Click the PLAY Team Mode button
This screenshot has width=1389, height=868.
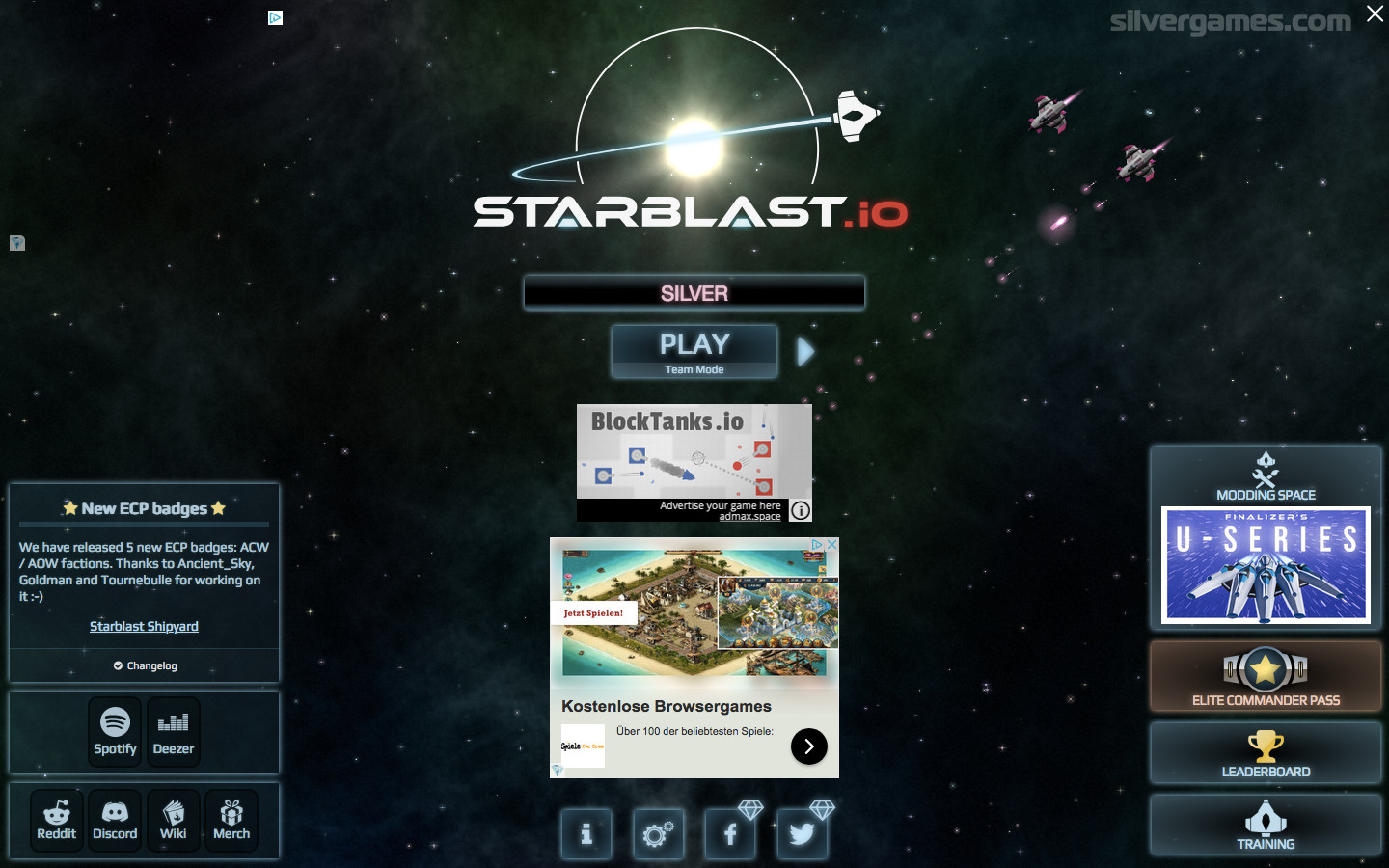pyautogui.click(x=694, y=351)
